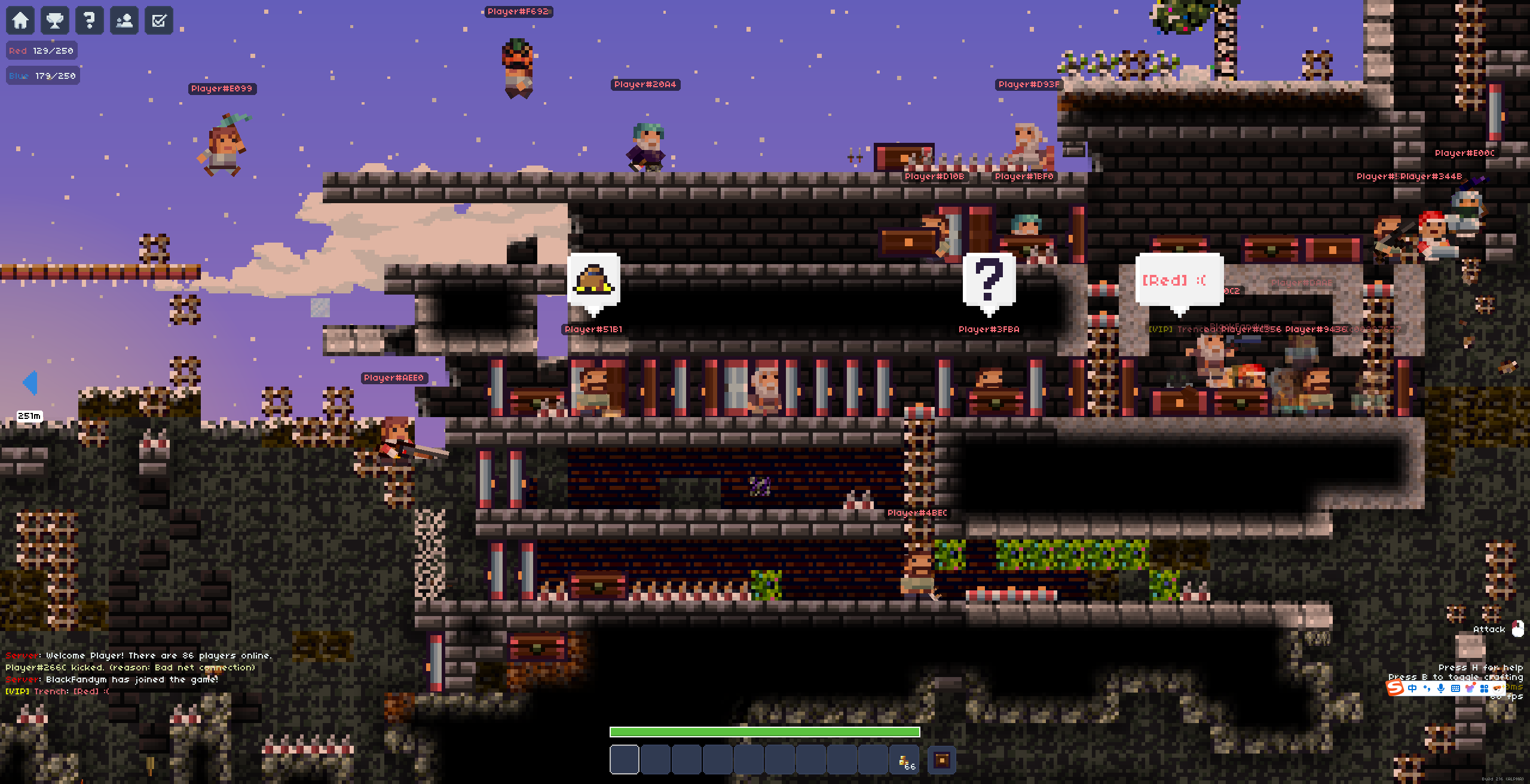Show the trophy leaderboard
Screen dimensions: 1530x784
(55, 20)
